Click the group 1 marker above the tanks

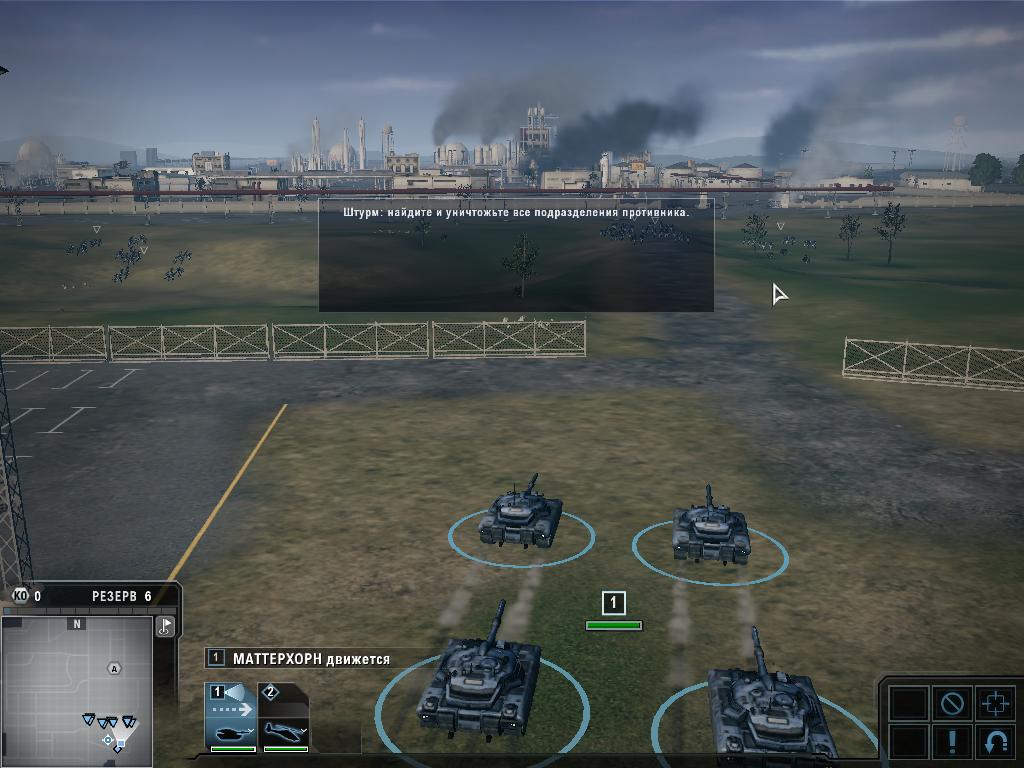(x=613, y=603)
